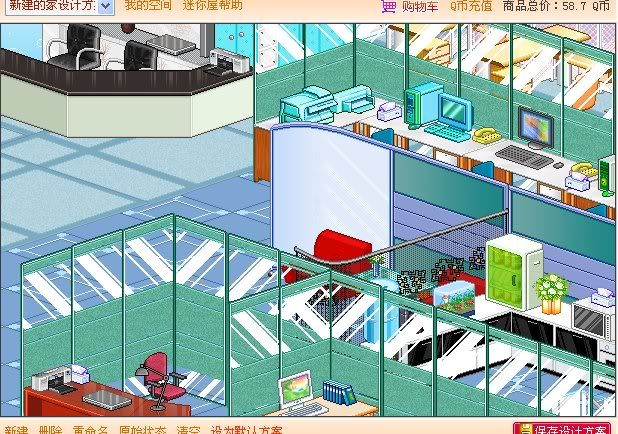Image resolution: width=618 pixels, height=434 pixels.
Task: Choose 重命名 to rename the scheme
Action: (91, 429)
